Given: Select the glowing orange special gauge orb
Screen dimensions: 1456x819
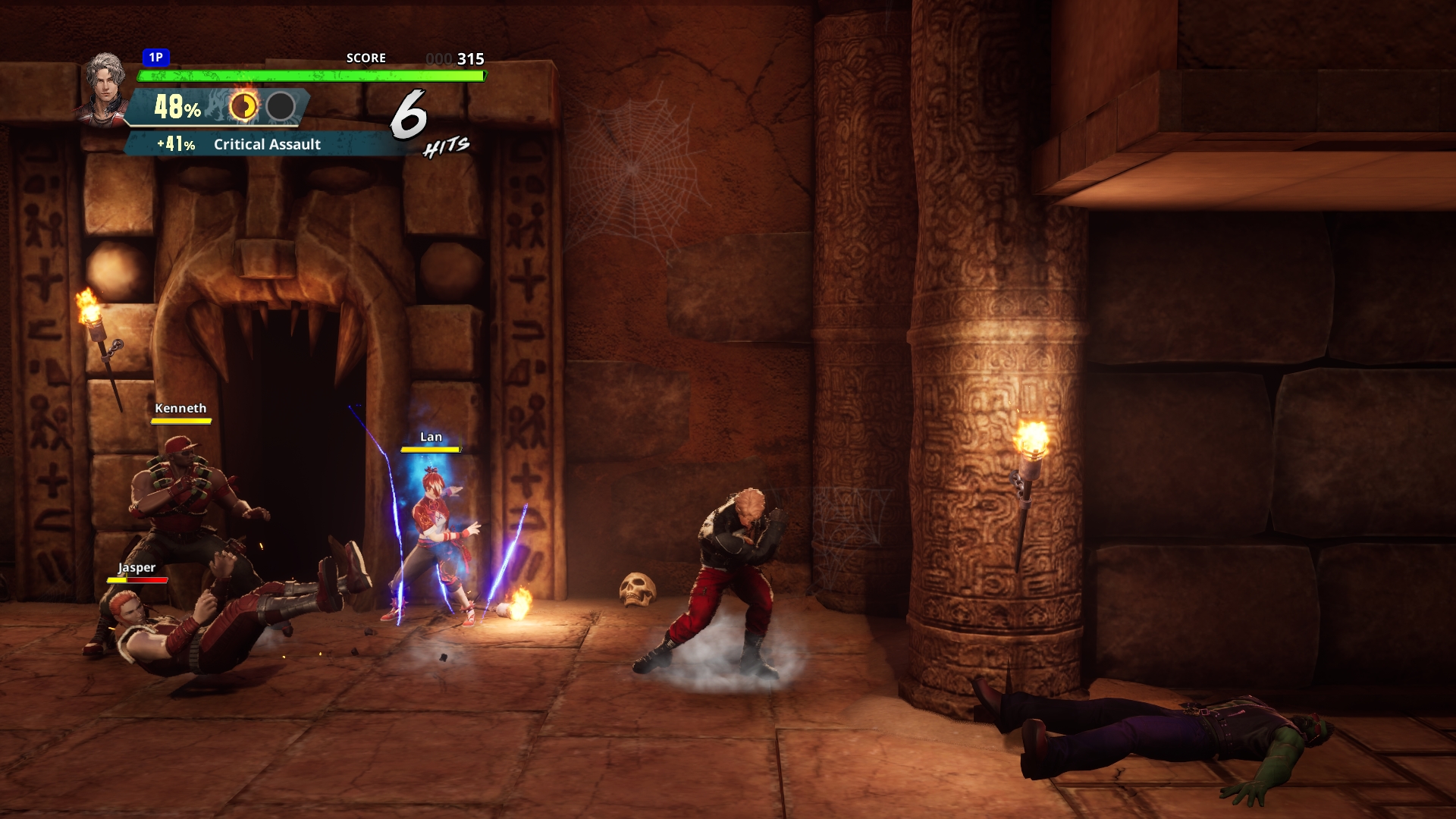Looking at the screenshot, I should pos(243,107).
